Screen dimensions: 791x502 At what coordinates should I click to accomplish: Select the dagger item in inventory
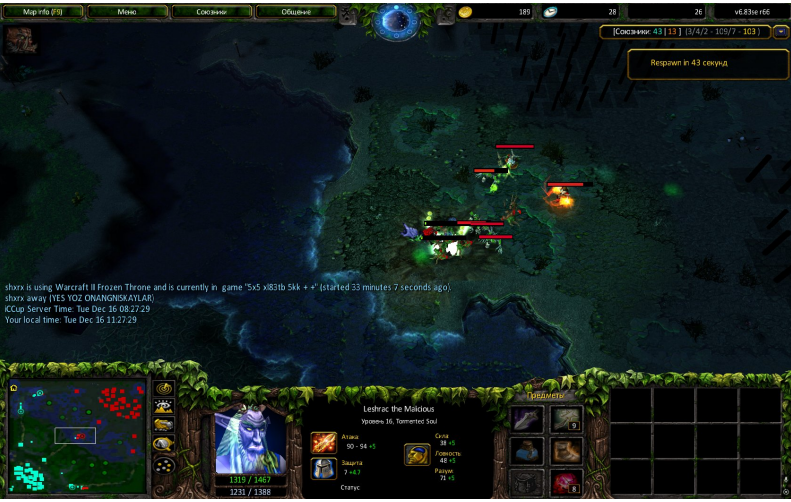click(x=527, y=419)
